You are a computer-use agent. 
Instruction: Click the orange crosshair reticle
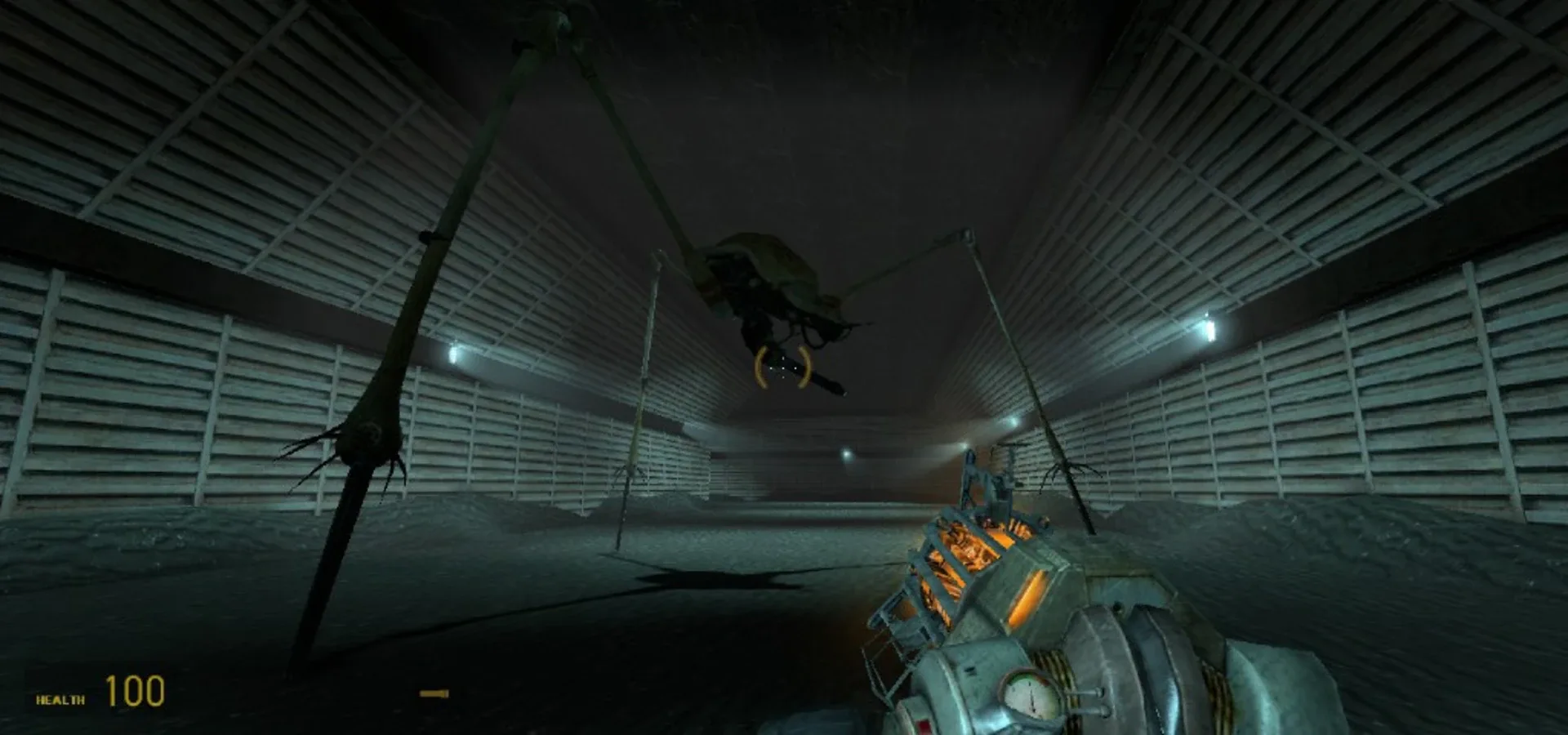(x=782, y=367)
